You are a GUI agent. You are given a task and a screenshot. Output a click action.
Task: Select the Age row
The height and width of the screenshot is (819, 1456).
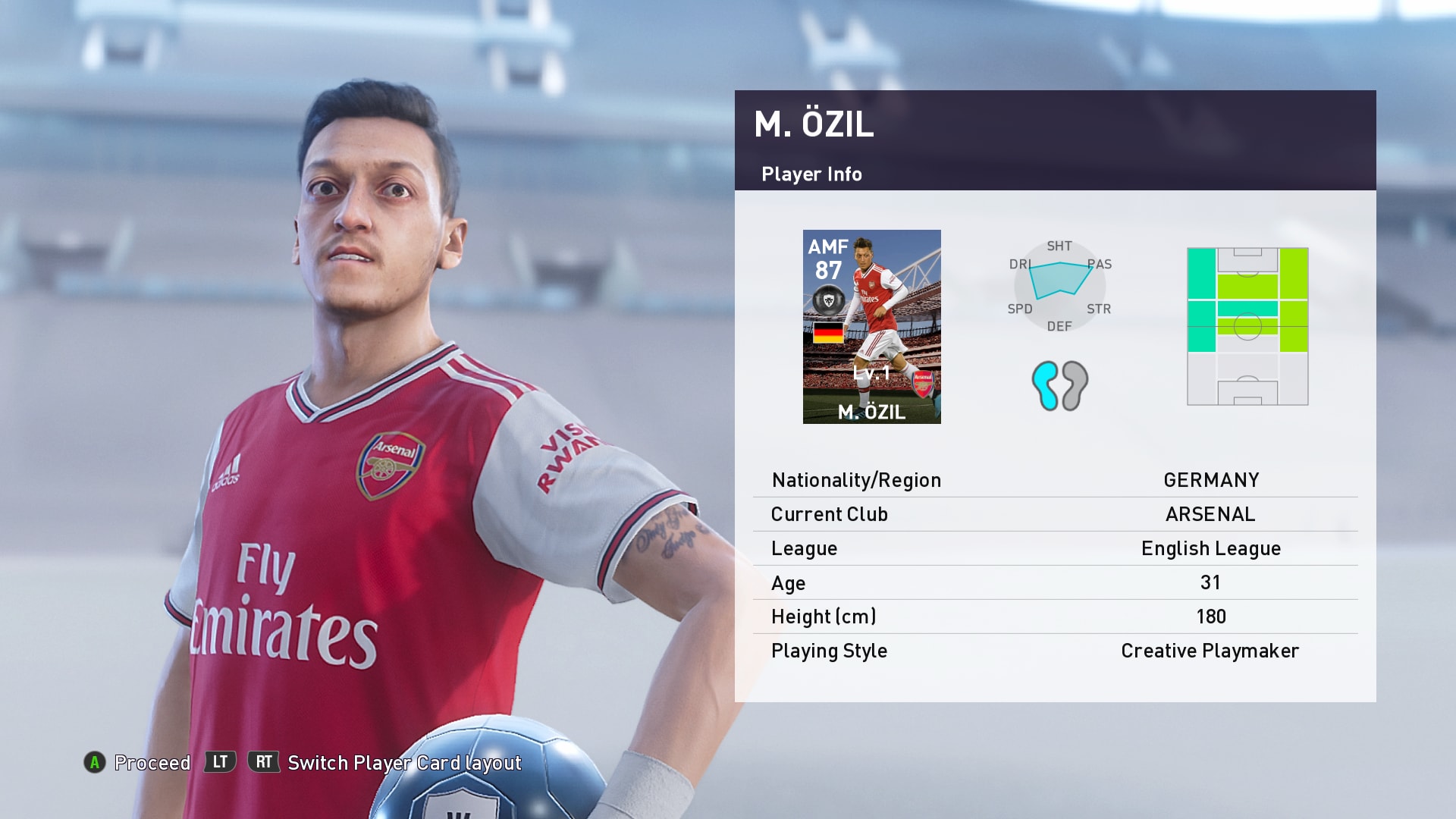click(x=1055, y=582)
